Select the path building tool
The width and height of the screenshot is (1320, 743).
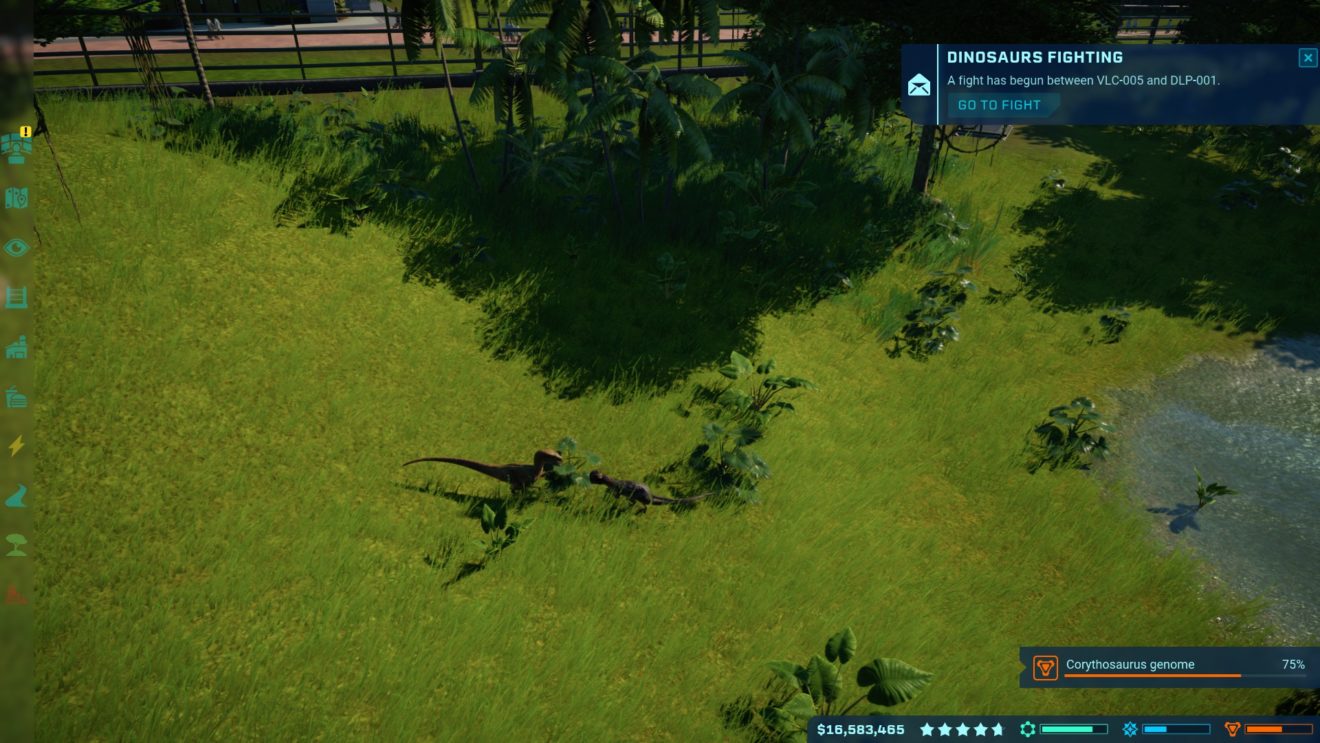[x=17, y=496]
